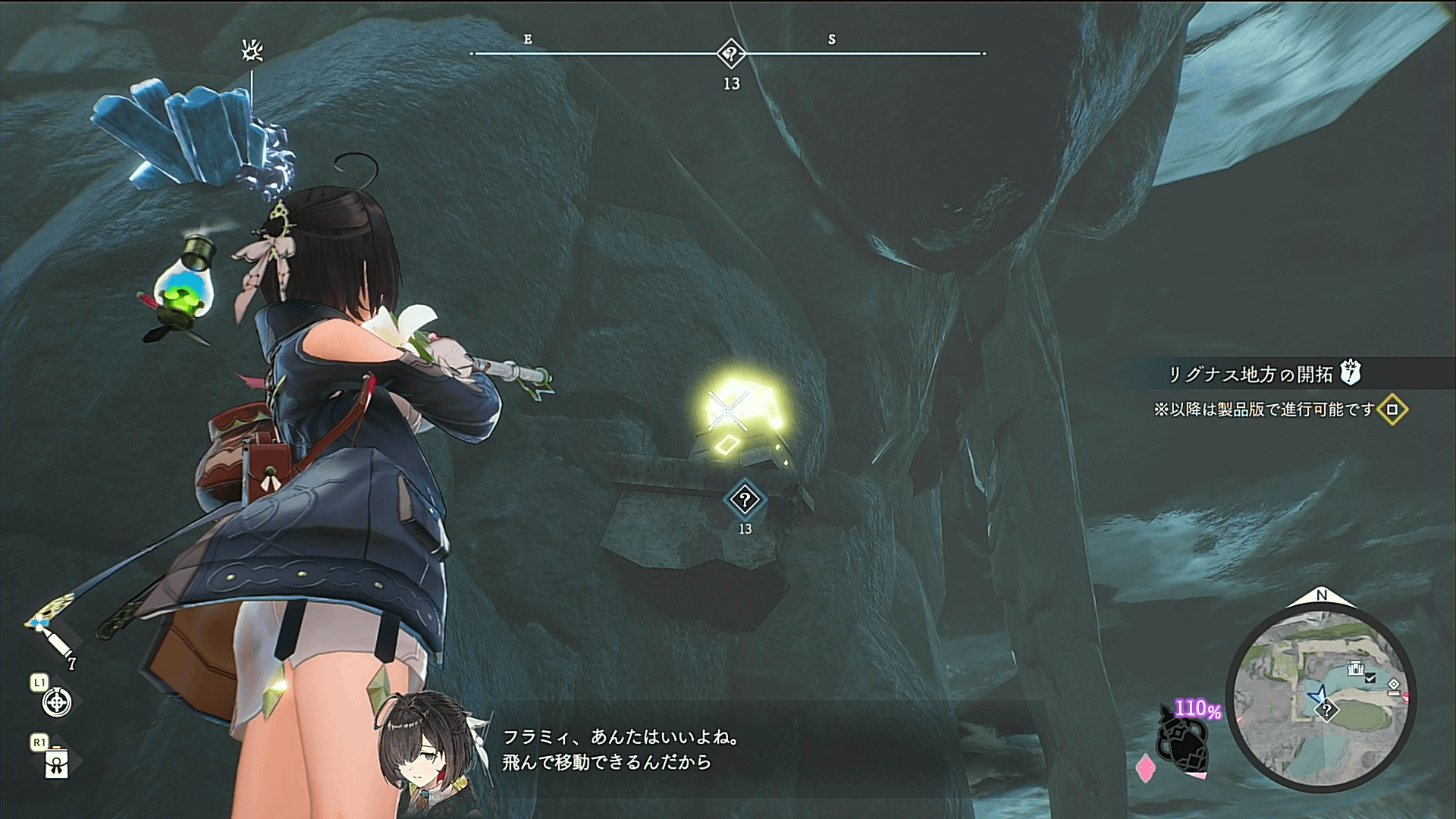Click the quest marker on the compass bar
1456x819 pixels.
(731, 54)
